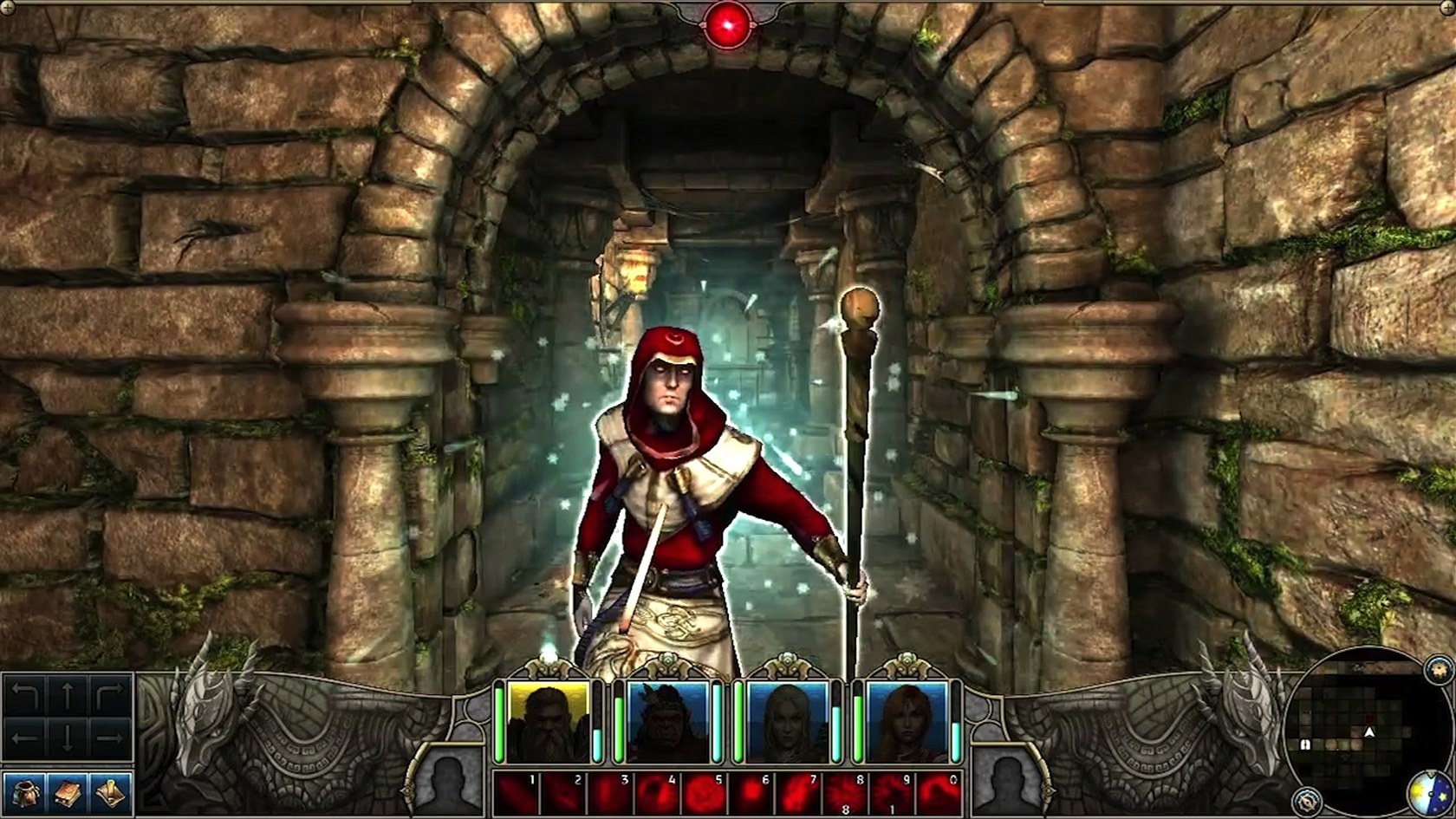Click the red gem at top center

click(x=726, y=24)
